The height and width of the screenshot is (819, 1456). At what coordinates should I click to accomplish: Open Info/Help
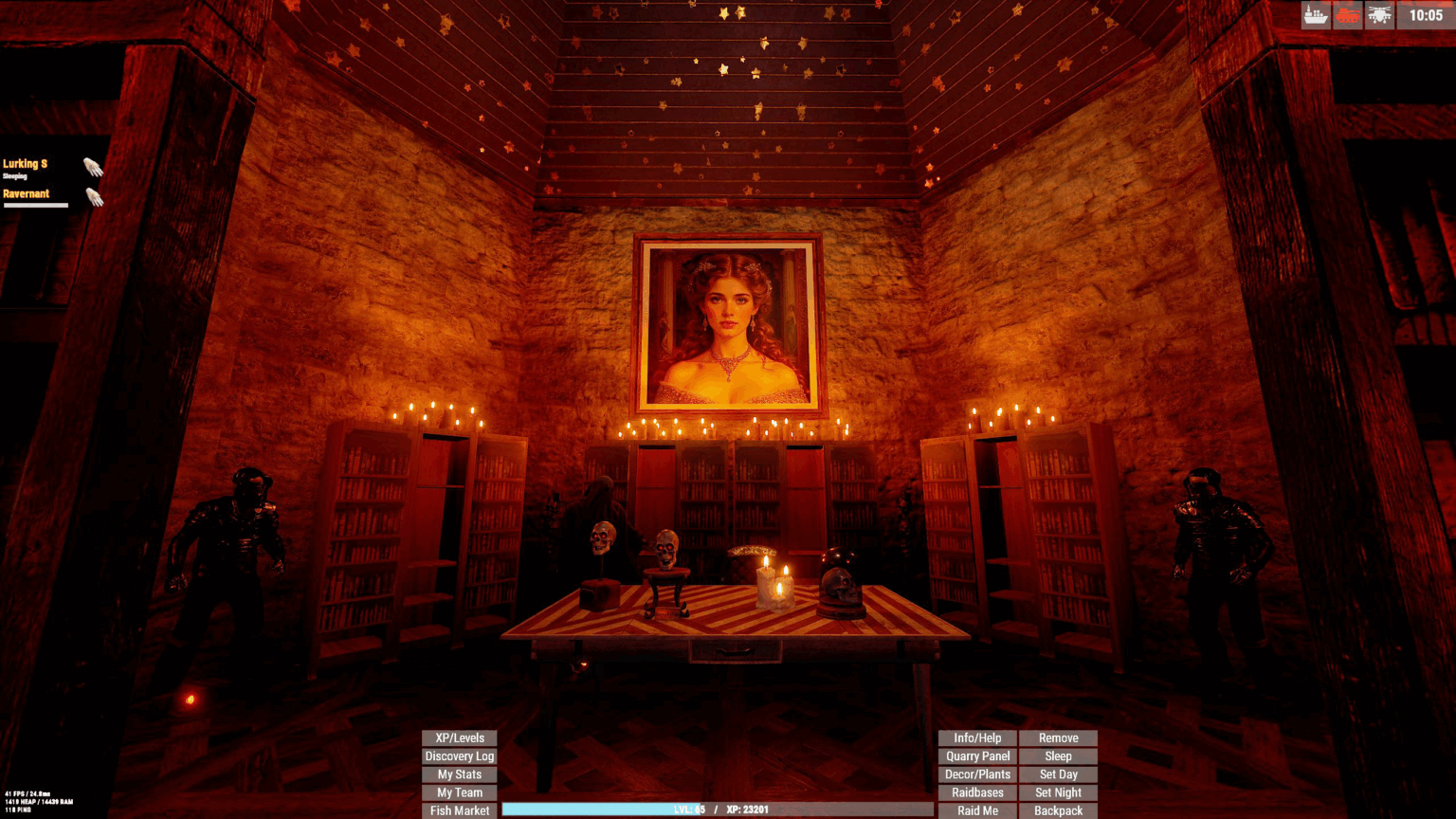coord(976,737)
